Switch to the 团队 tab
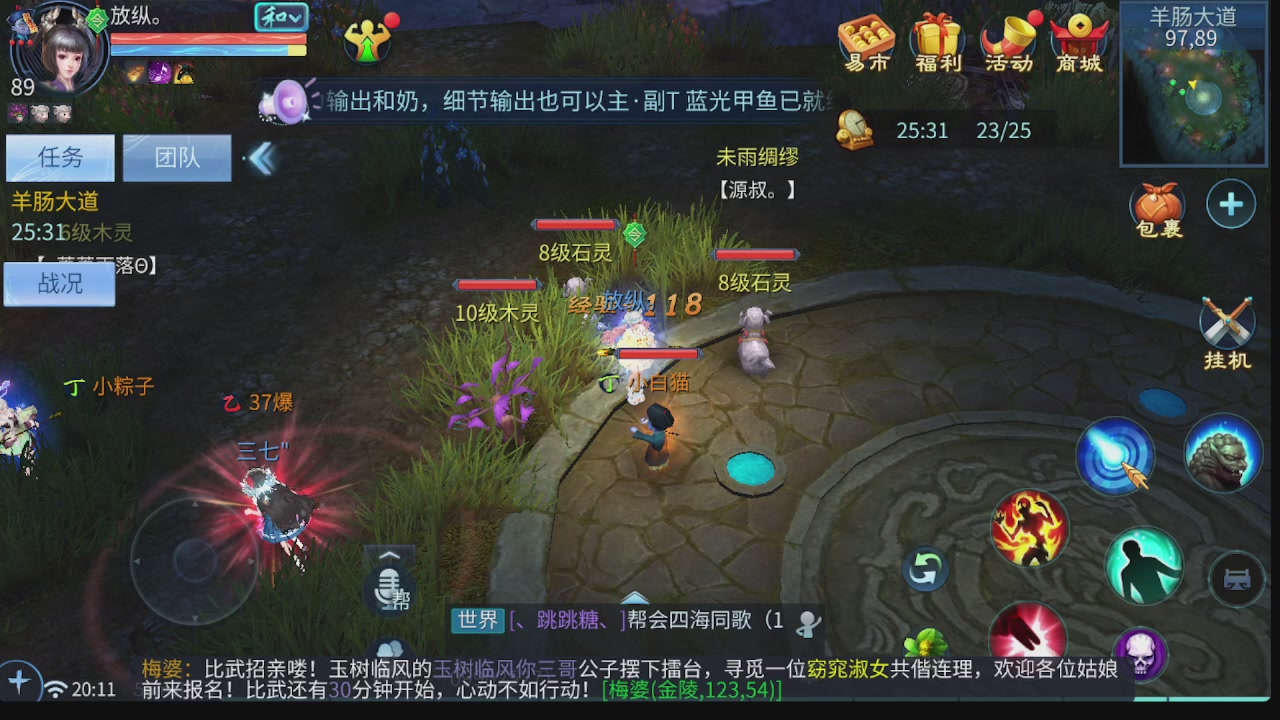The image size is (1280, 720). (176, 157)
